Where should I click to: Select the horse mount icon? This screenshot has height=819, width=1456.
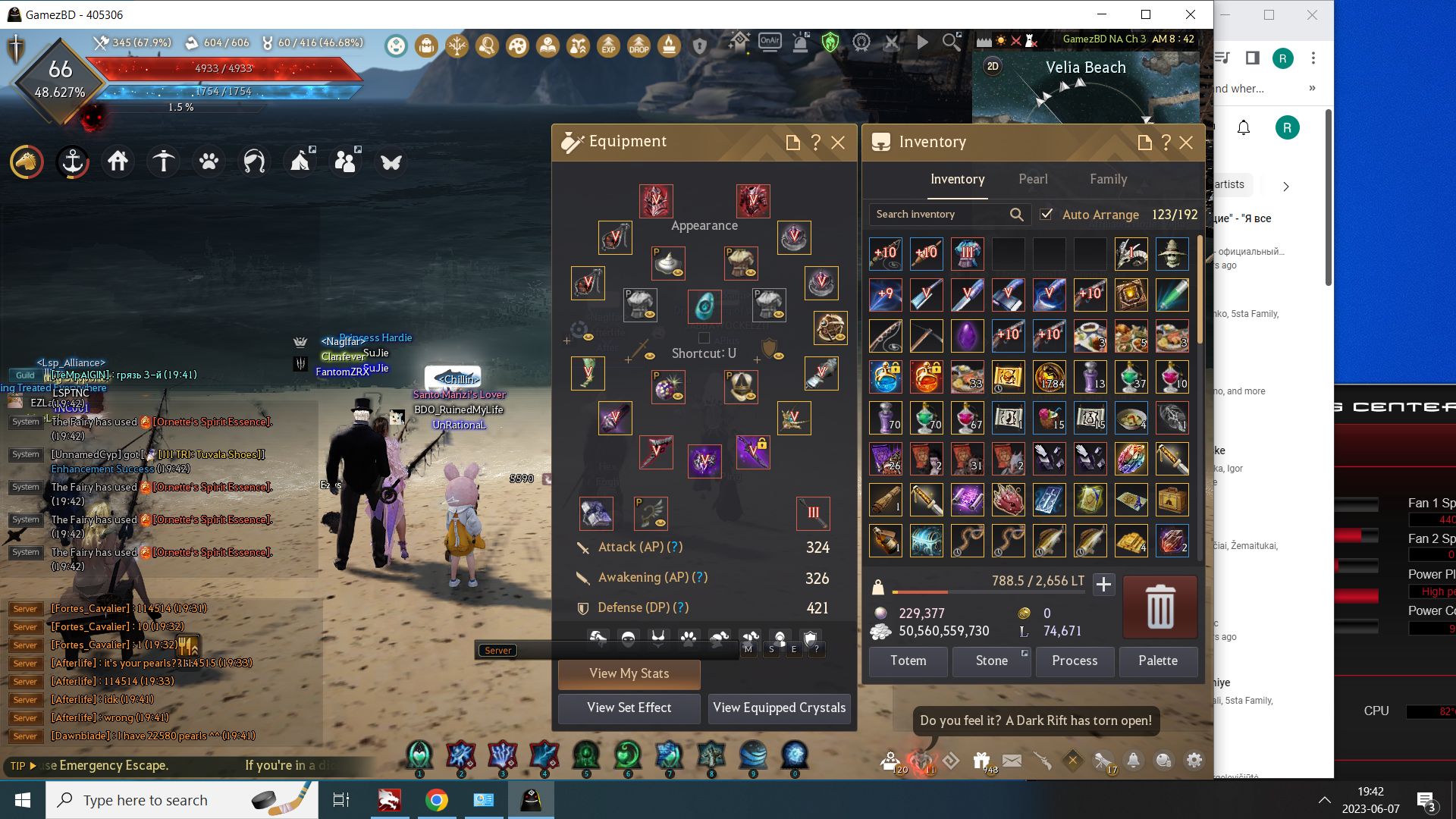27,162
